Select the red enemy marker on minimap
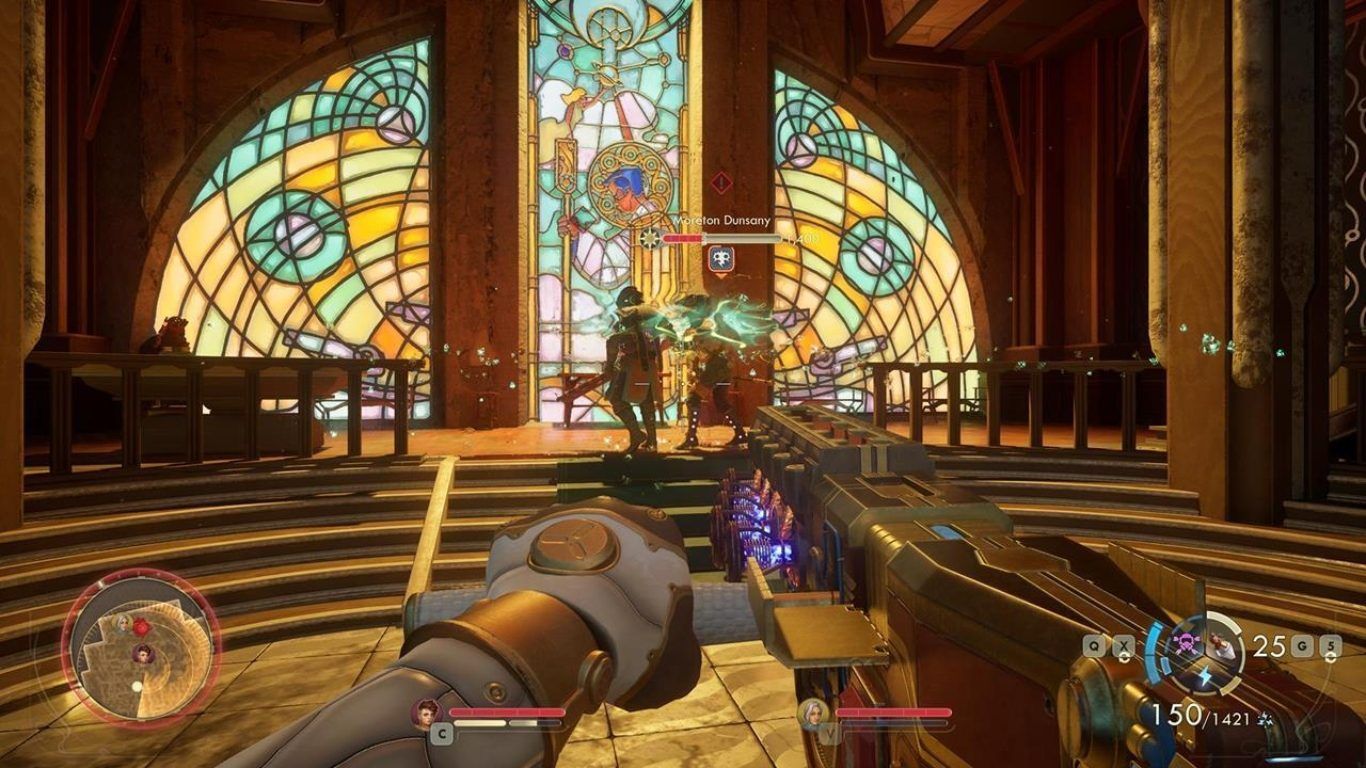This screenshot has width=1366, height=768. (x=141, y=627)
